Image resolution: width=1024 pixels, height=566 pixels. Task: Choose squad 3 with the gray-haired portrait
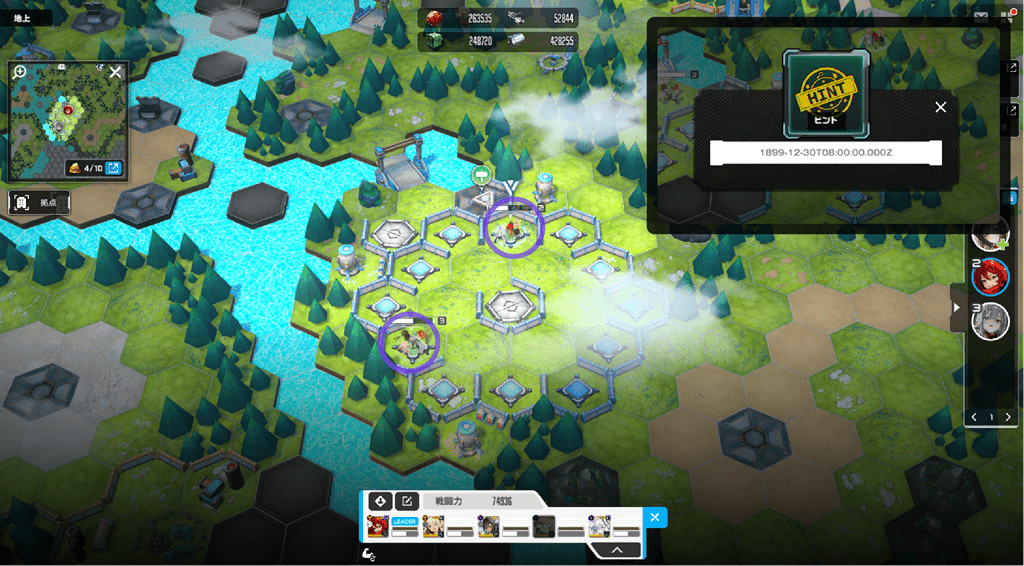[991, 321]
